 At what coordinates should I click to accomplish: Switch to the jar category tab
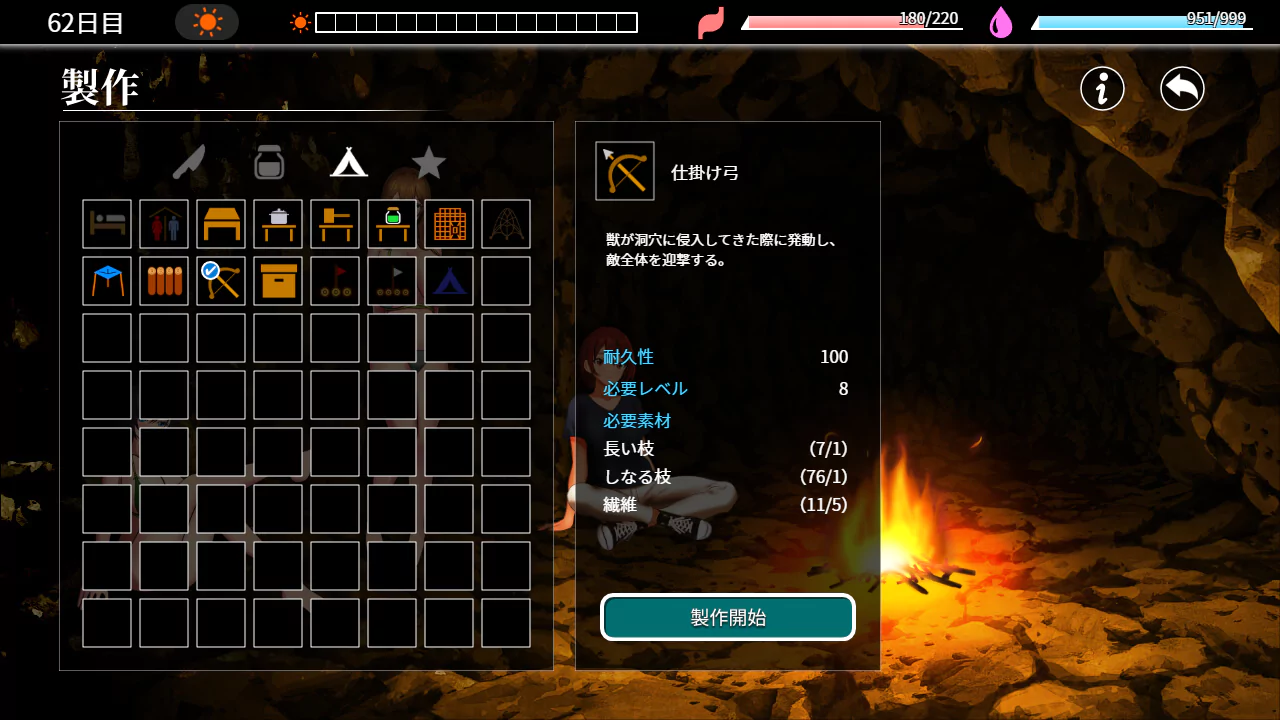click(269, 162)
